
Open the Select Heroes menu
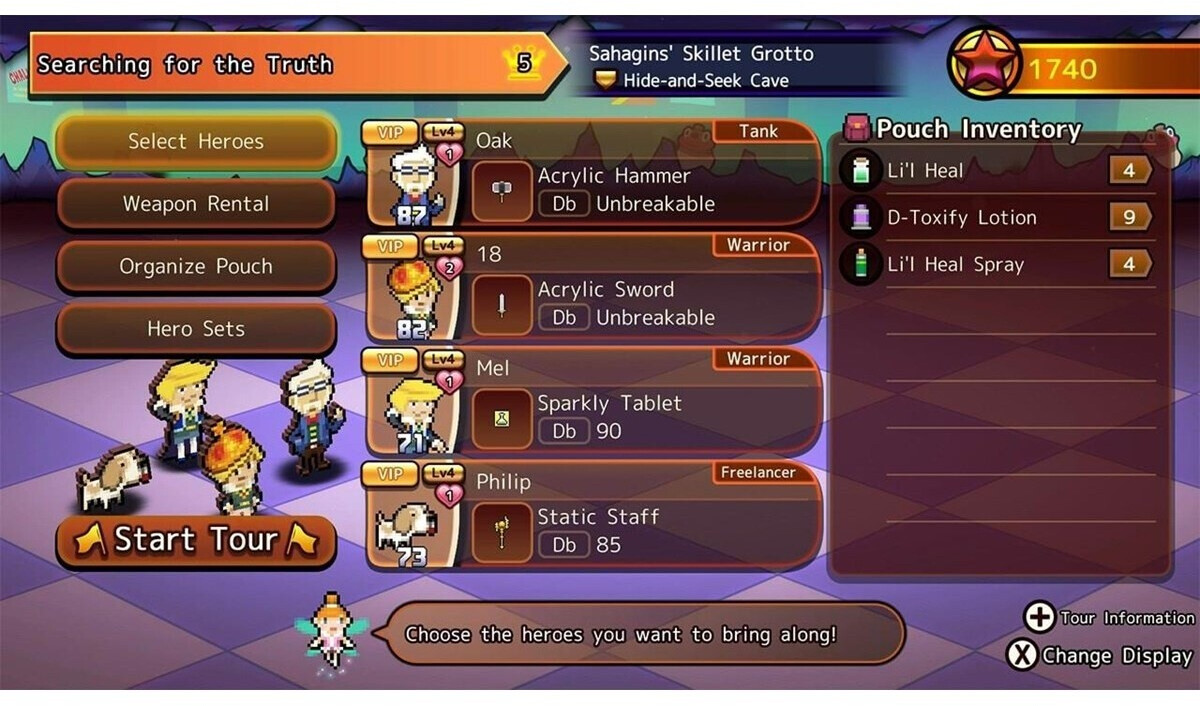click(196, 142)
